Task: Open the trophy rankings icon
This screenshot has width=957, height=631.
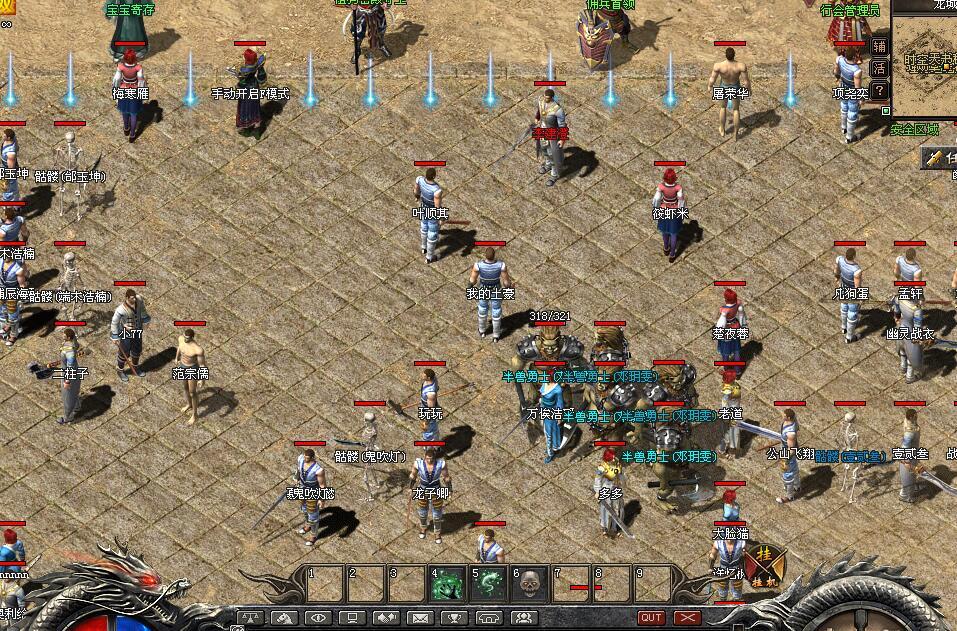Action: pos(454,618)
